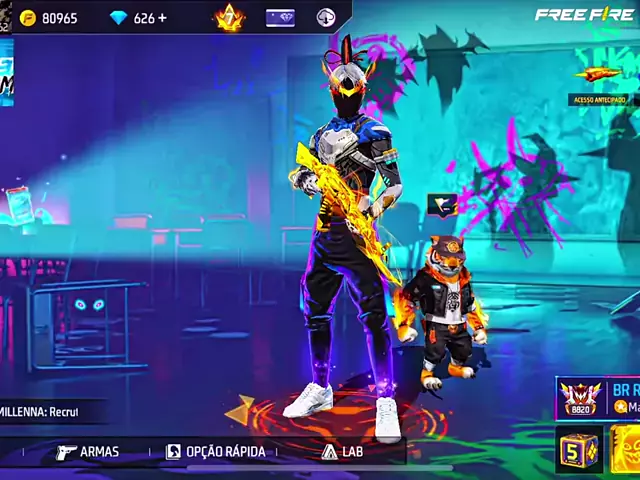Tap the emblem icon above the tiger pet

pyautogui.click(x=441, y=205)
